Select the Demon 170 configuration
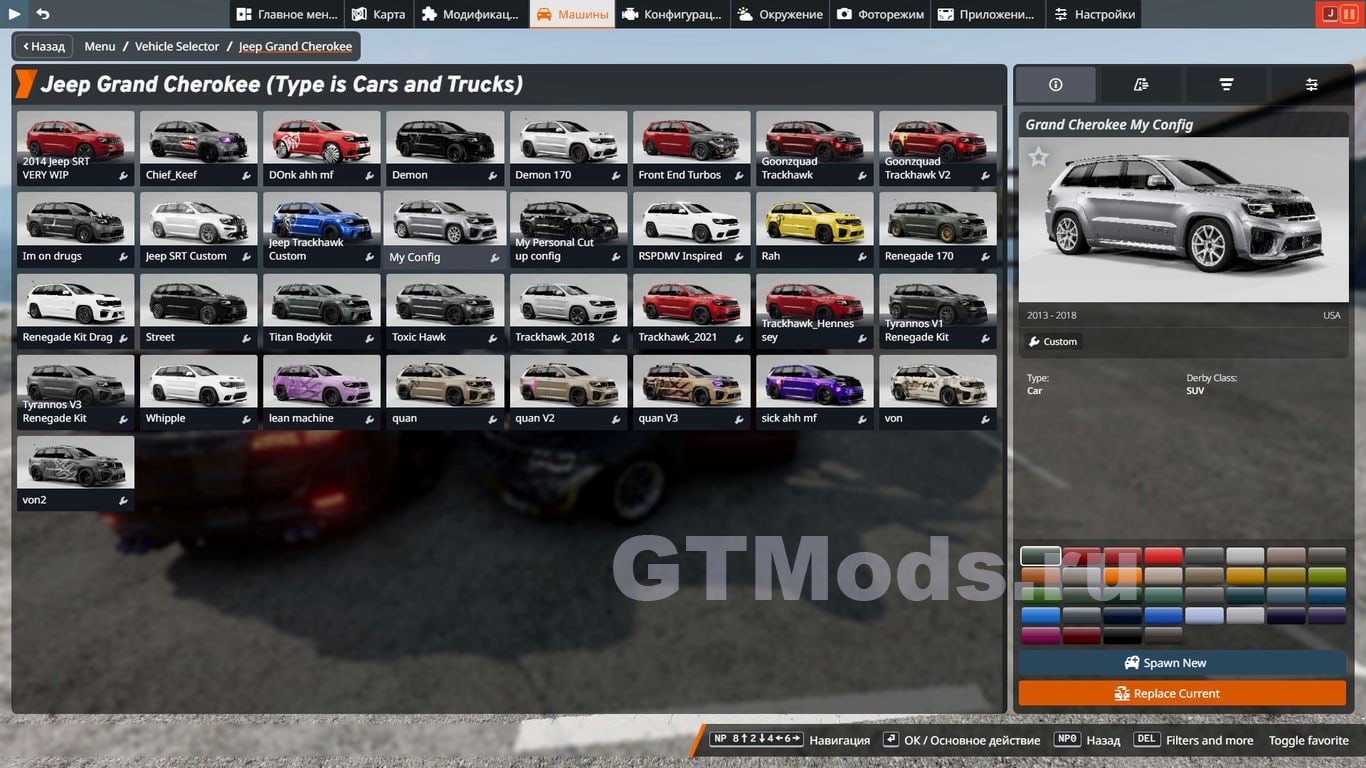The width and height of the screenshot is (1366, 768). tap(568, 148)
